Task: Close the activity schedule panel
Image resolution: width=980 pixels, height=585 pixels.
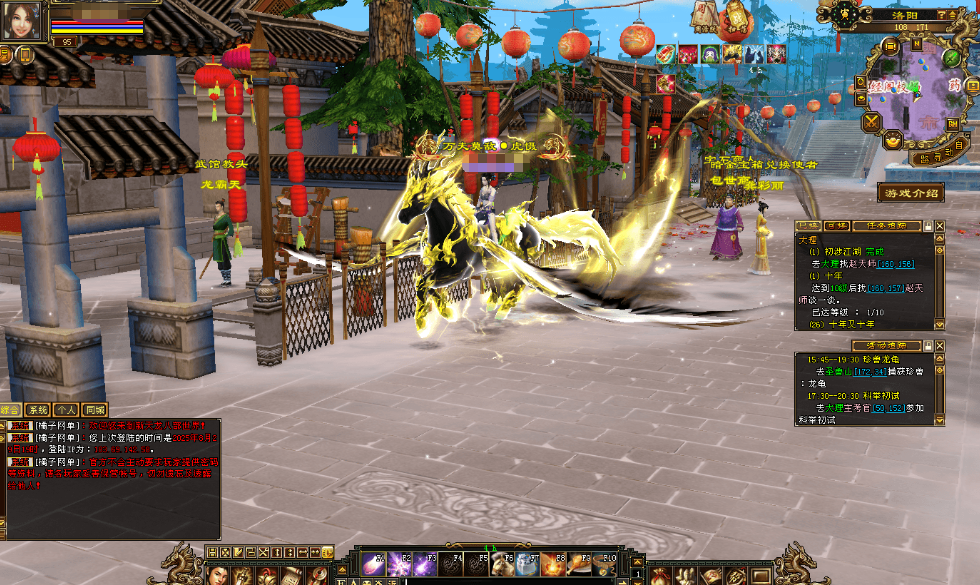Action: point(939,346)
